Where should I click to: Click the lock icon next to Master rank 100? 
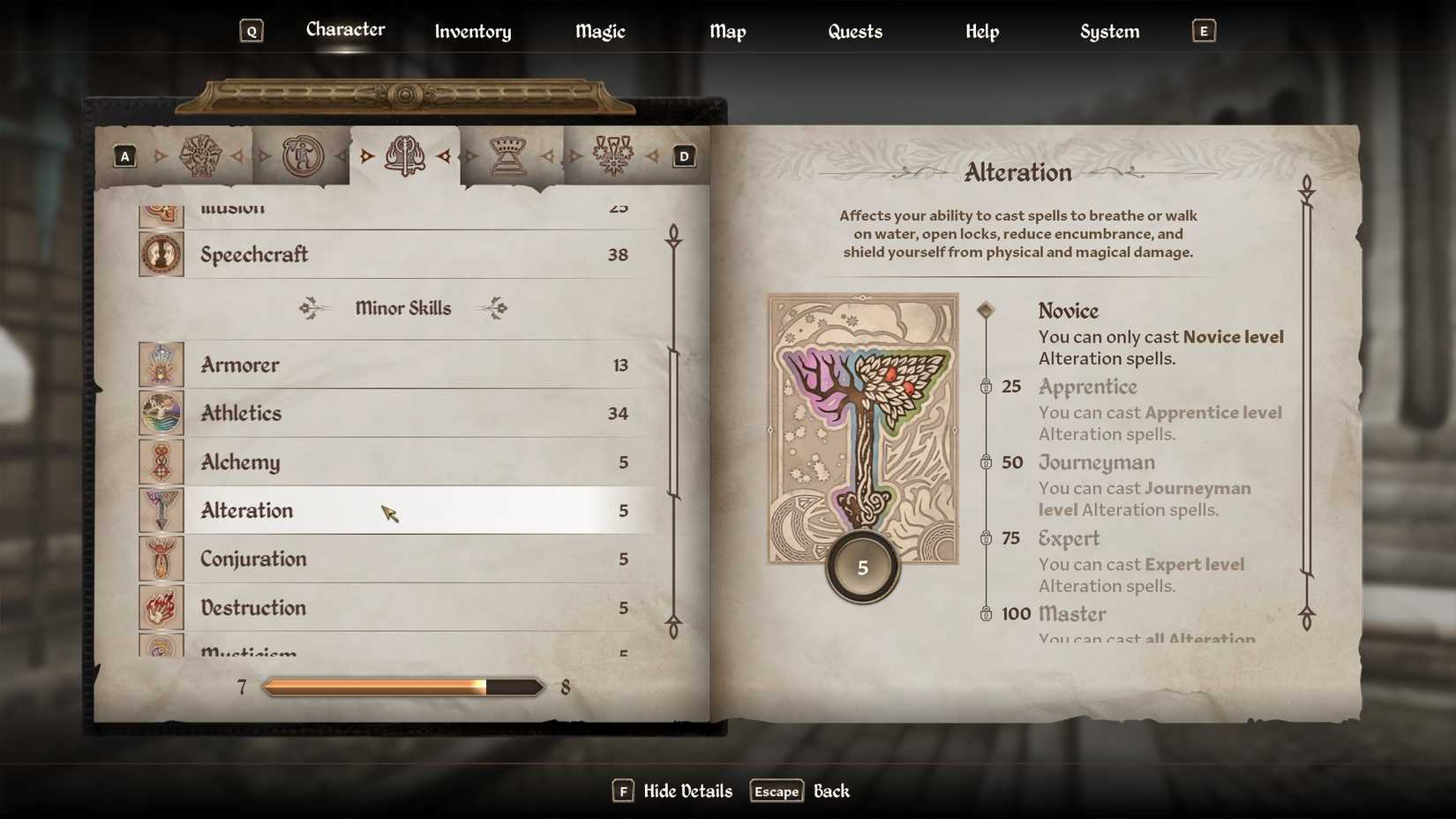986,614
